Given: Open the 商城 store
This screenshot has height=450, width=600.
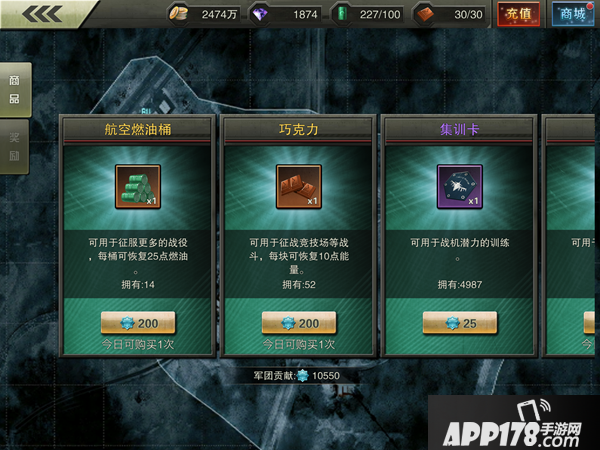Looking at the screenshot, I should click(x=571, y=14).
